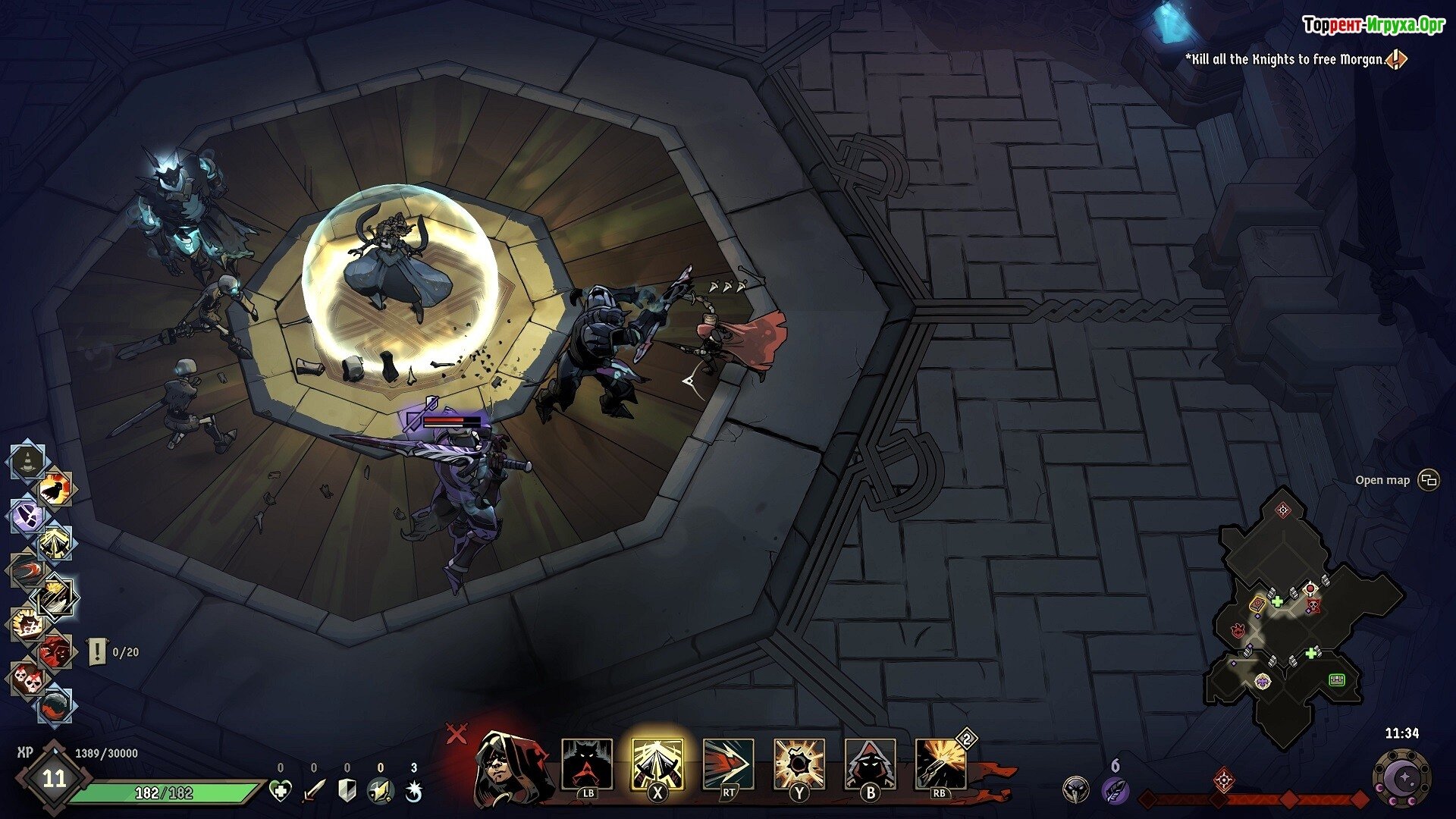
Task: Trigger the red arrow dash ability
Action: tap(728, 764)
